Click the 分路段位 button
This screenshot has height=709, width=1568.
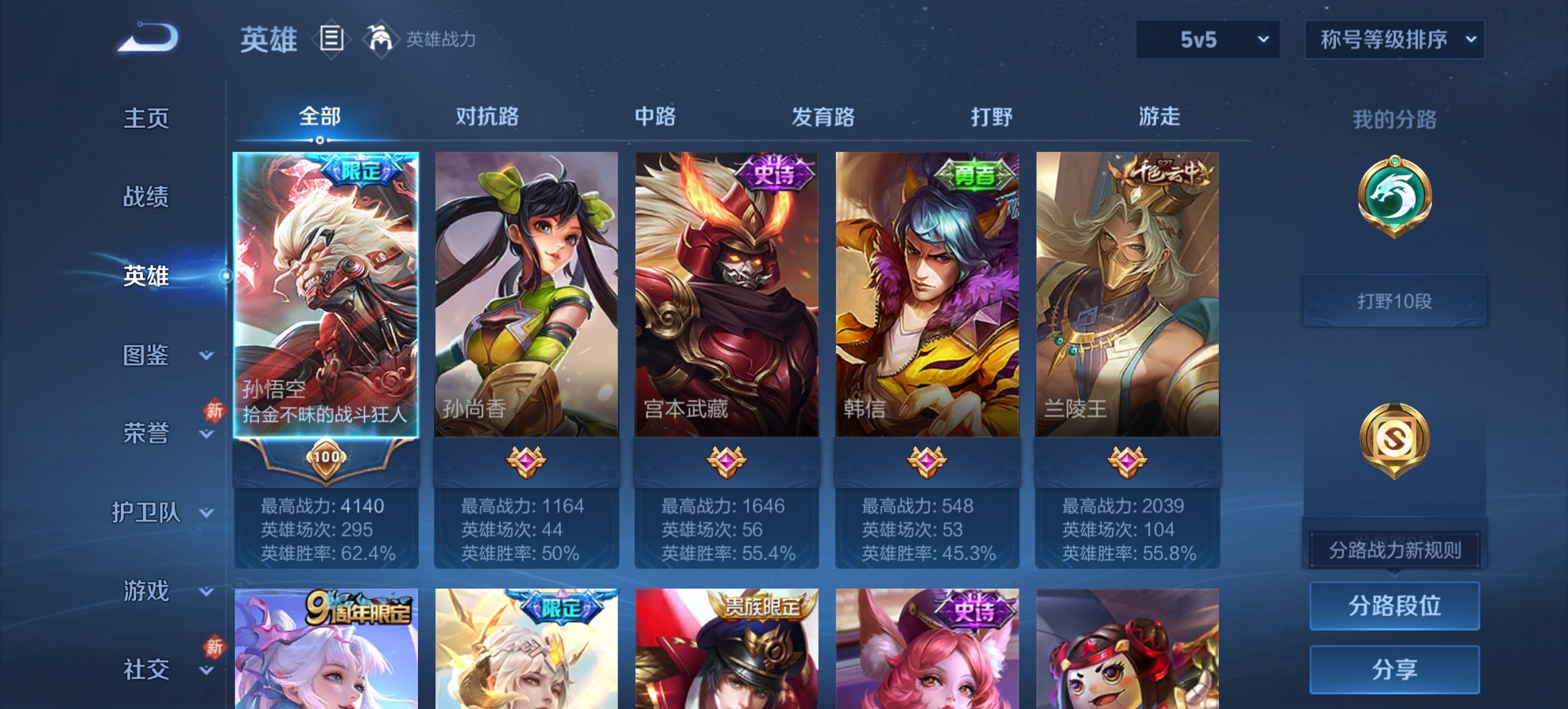pos(1394,606)
